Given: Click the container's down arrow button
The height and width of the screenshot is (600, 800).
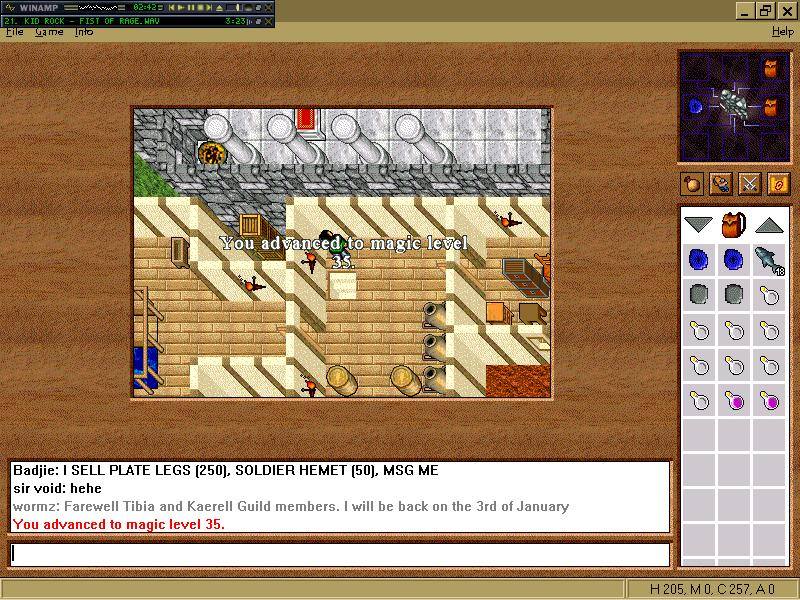Looking at the screenshot, I should click(698, 224).
